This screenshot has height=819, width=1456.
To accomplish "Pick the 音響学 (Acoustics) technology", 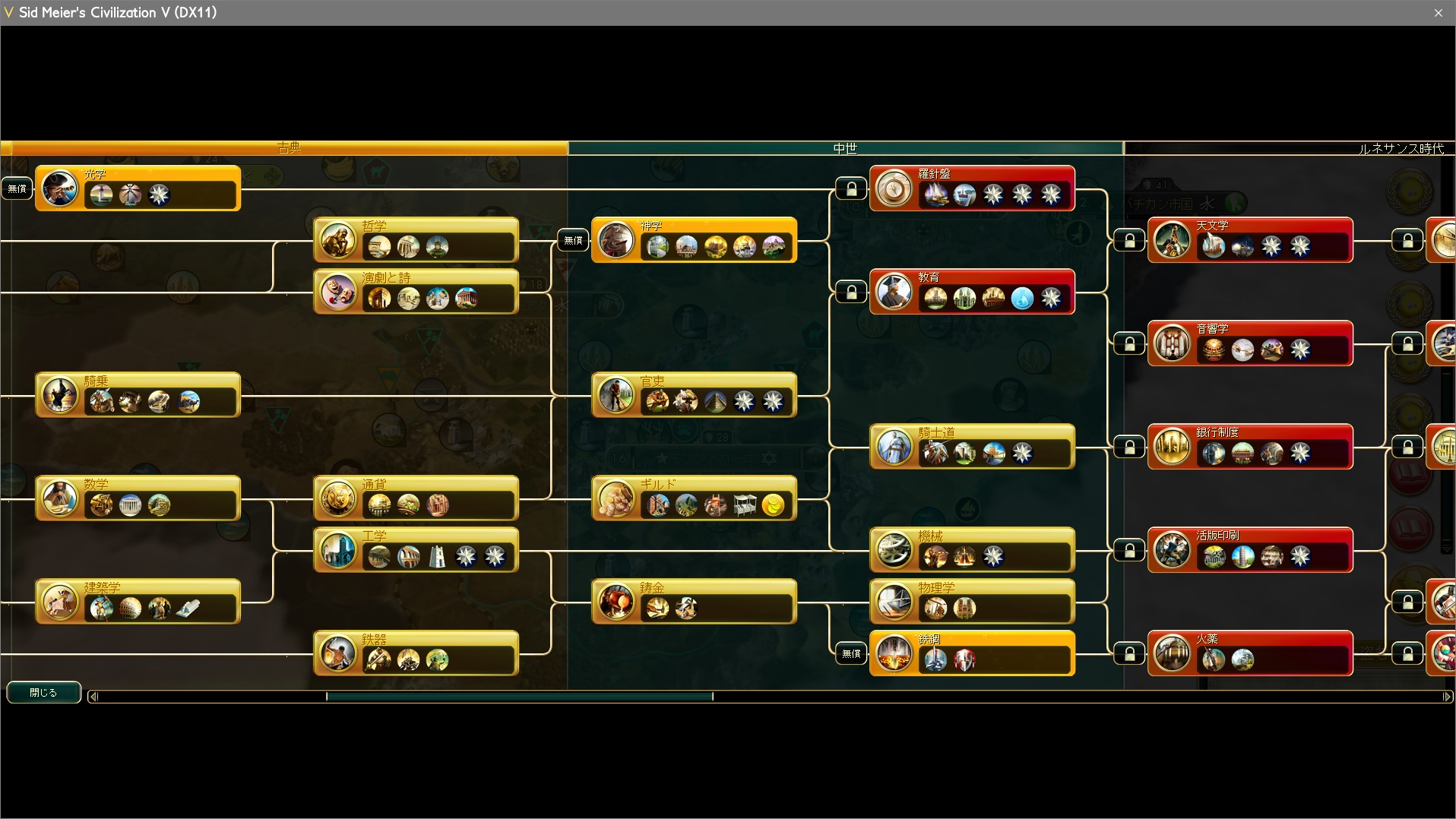I will pyautogui.click(x=1250, y=343).
